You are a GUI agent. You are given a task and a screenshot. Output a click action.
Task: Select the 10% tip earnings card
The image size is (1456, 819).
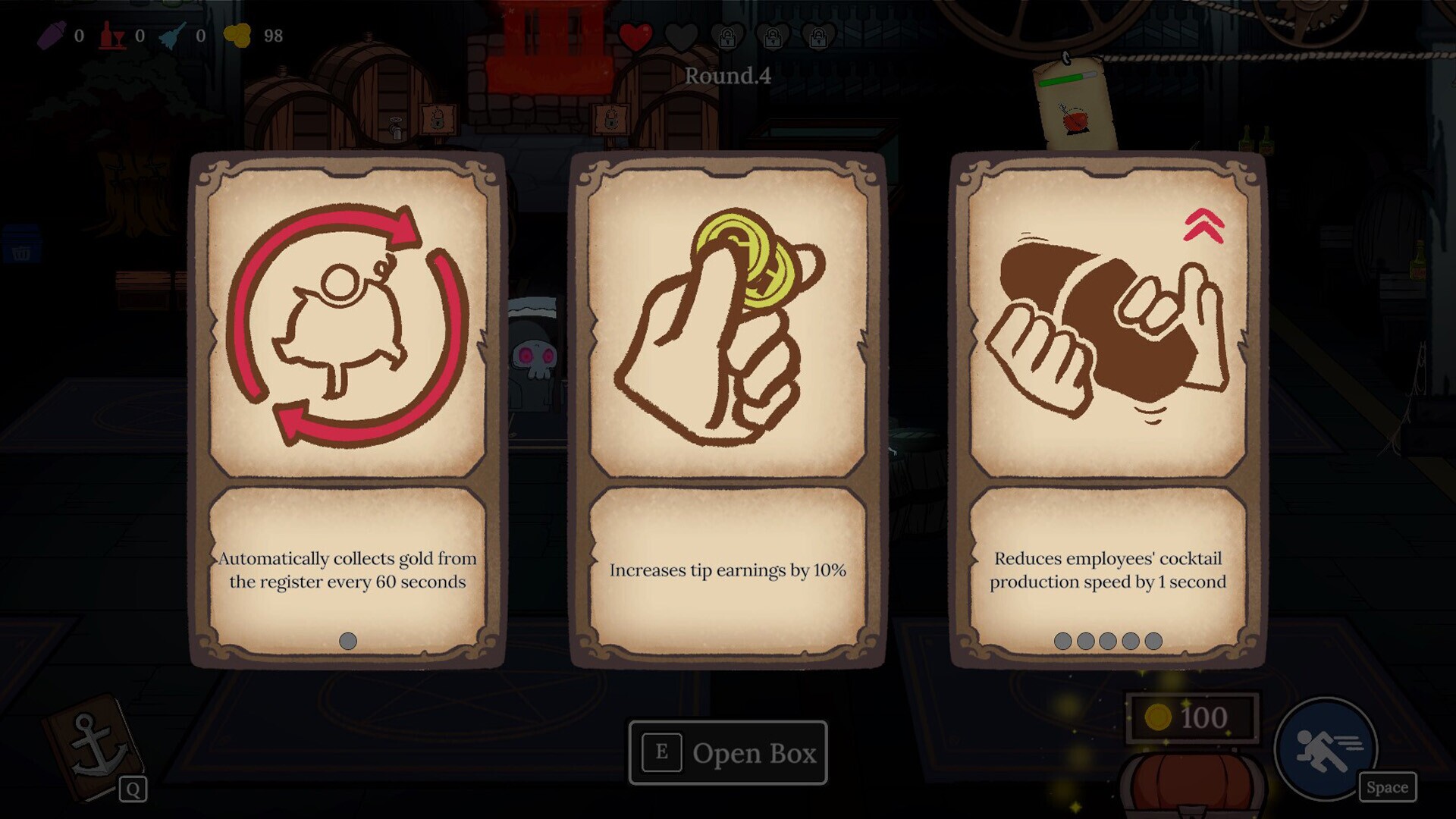(727, 409)
